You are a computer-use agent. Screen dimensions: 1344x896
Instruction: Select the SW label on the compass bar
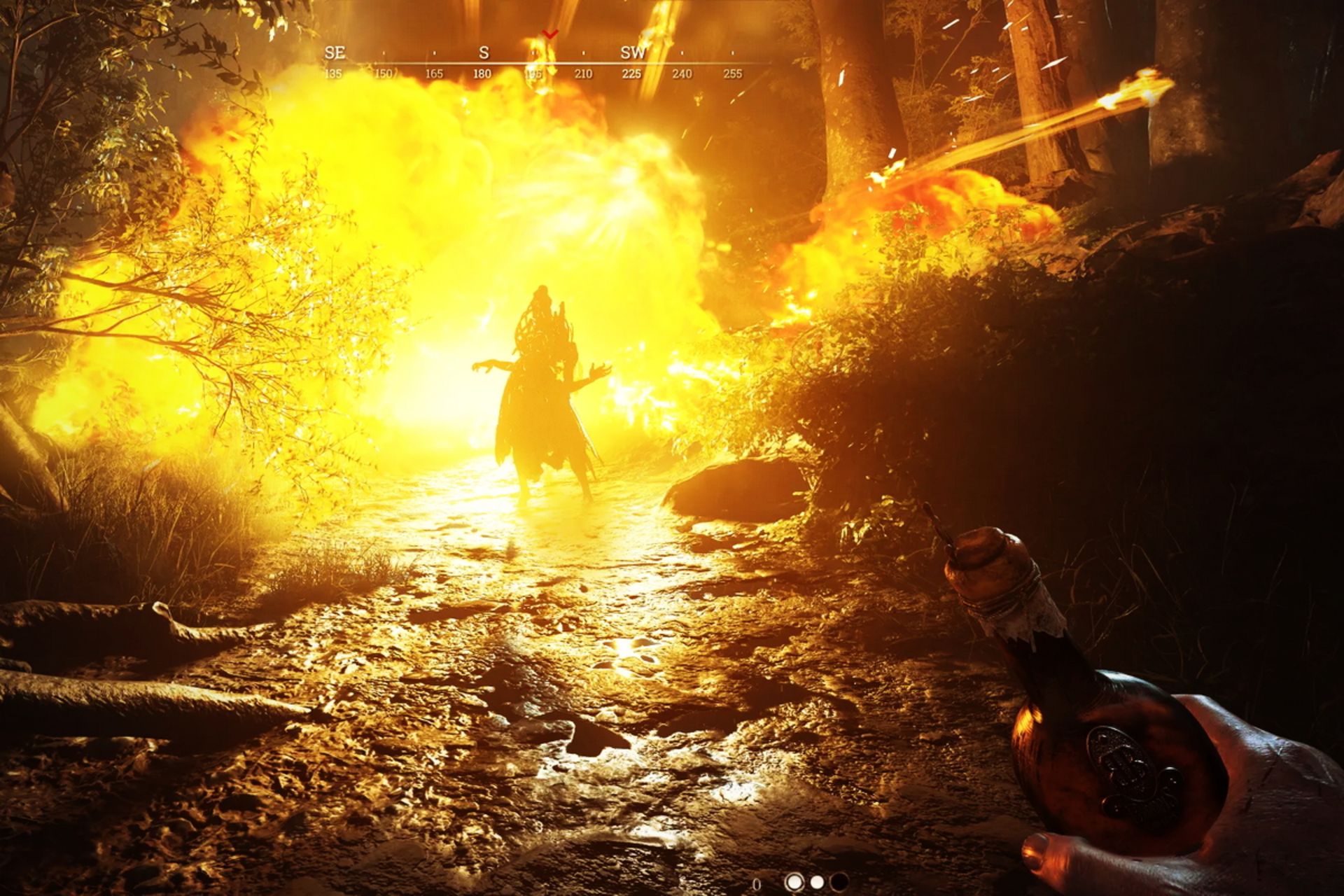point(634,52)
